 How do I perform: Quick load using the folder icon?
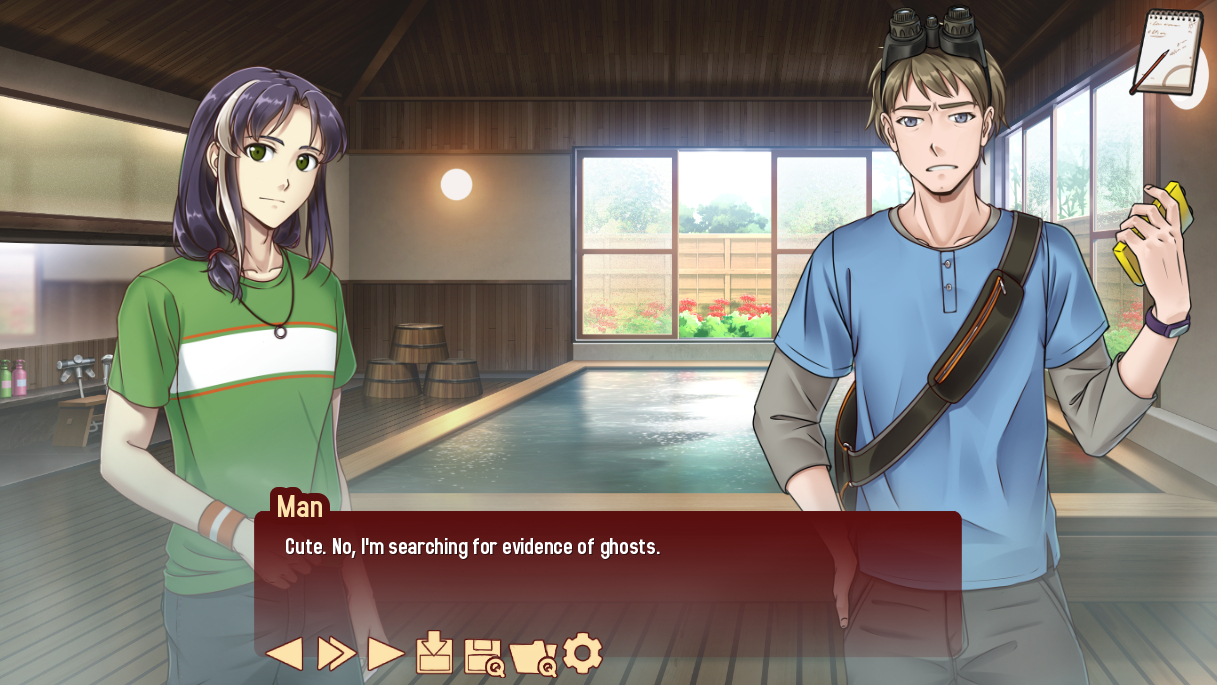coord(533,657)
